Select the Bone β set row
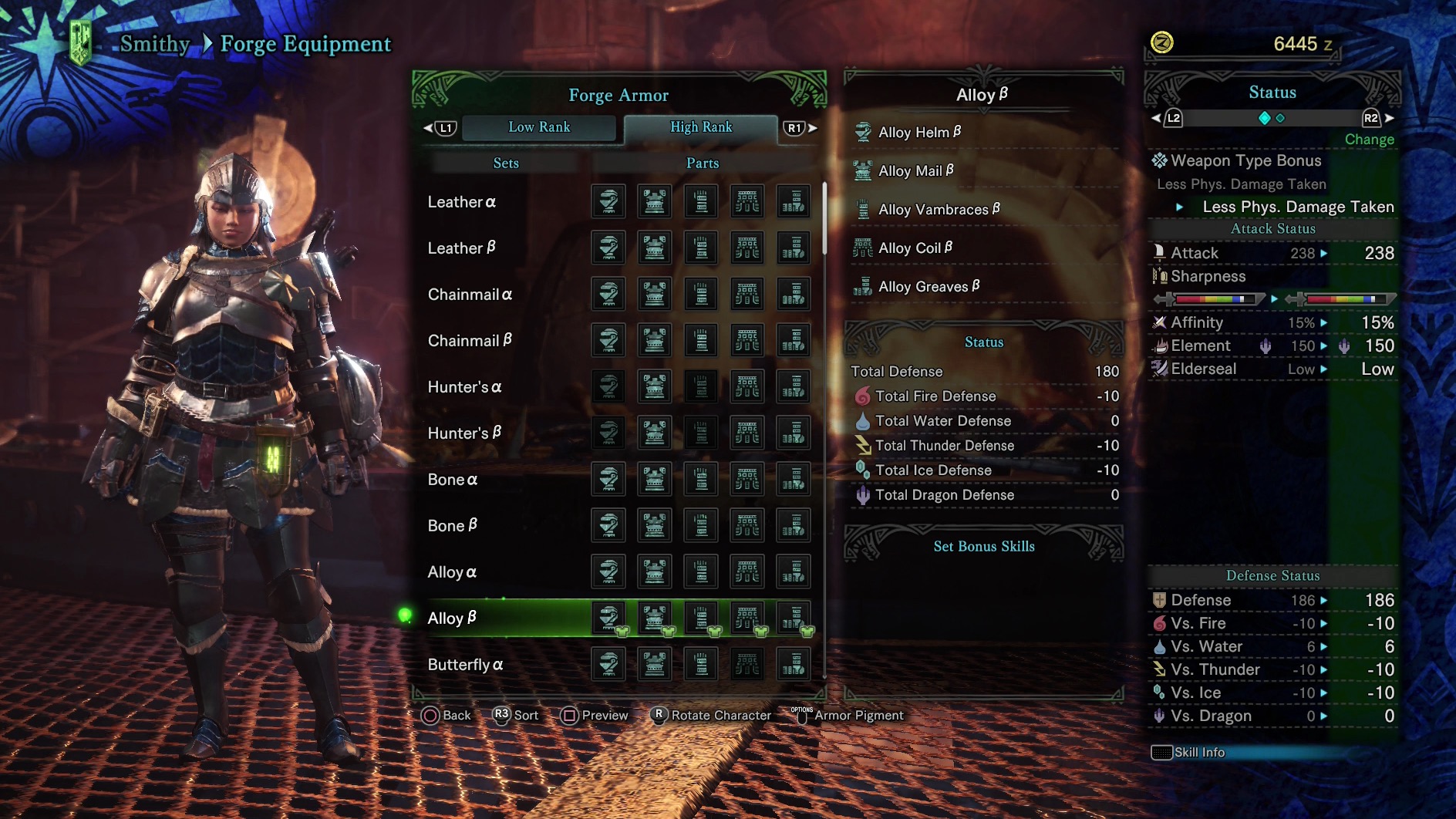The image size is (1456, 819). coord(453,526)
